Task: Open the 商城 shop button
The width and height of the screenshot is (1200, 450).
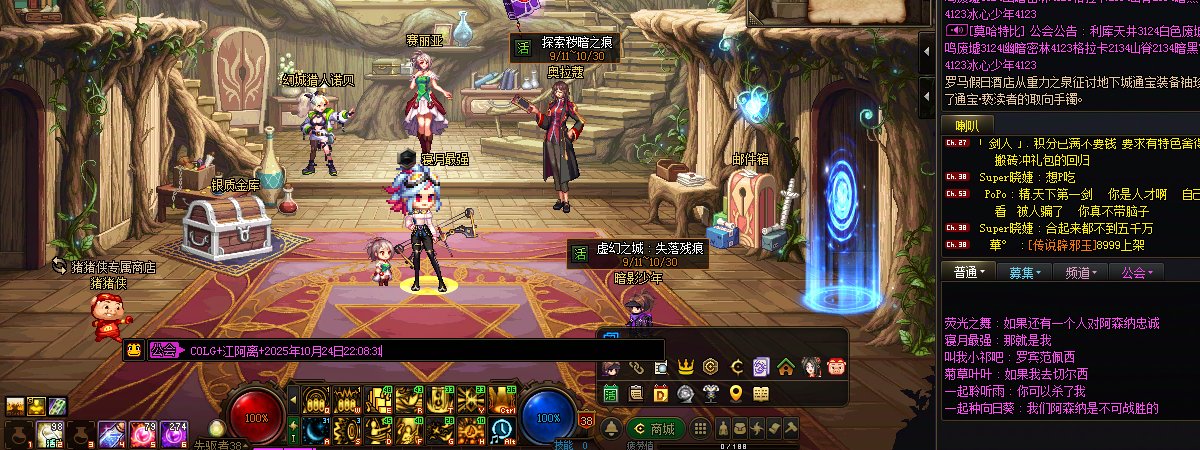Action: (658, 428)
